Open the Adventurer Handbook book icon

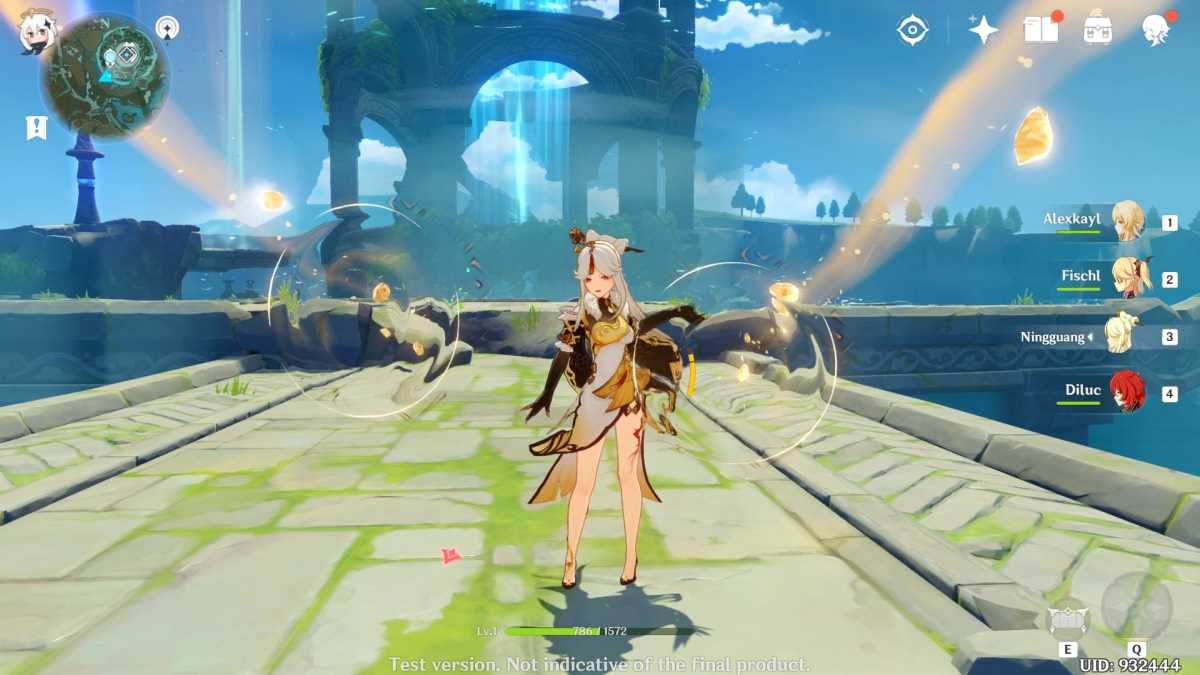(x=1041, y=30)
